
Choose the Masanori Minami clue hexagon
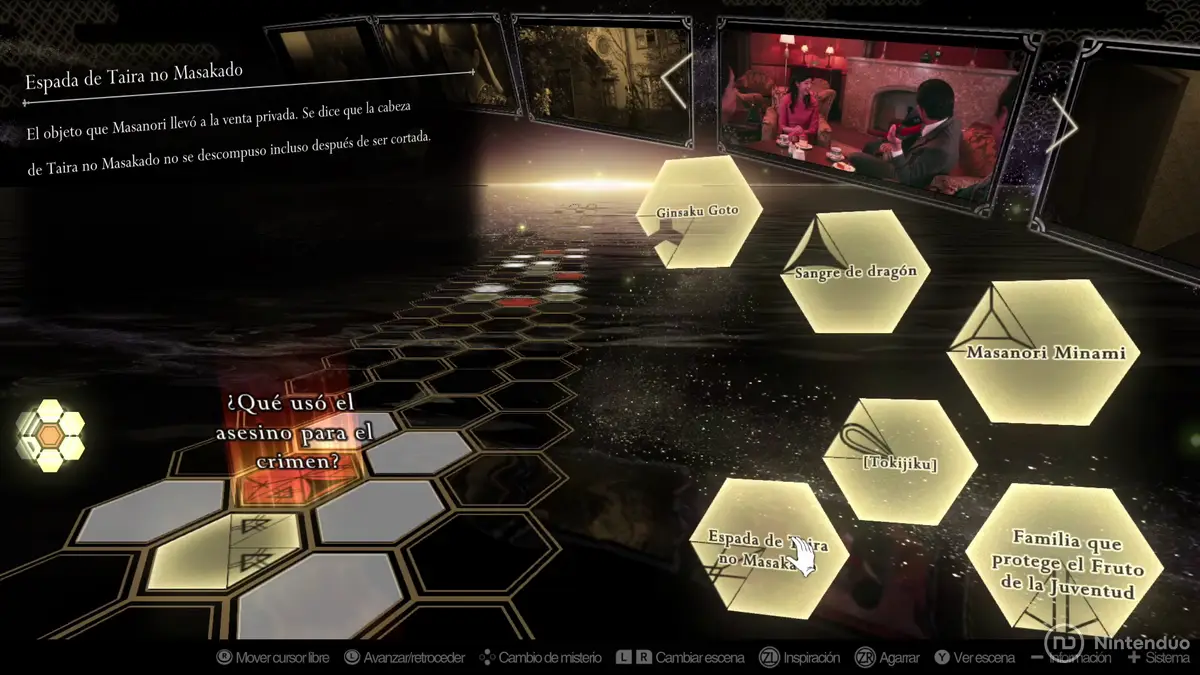[1045, 351]
